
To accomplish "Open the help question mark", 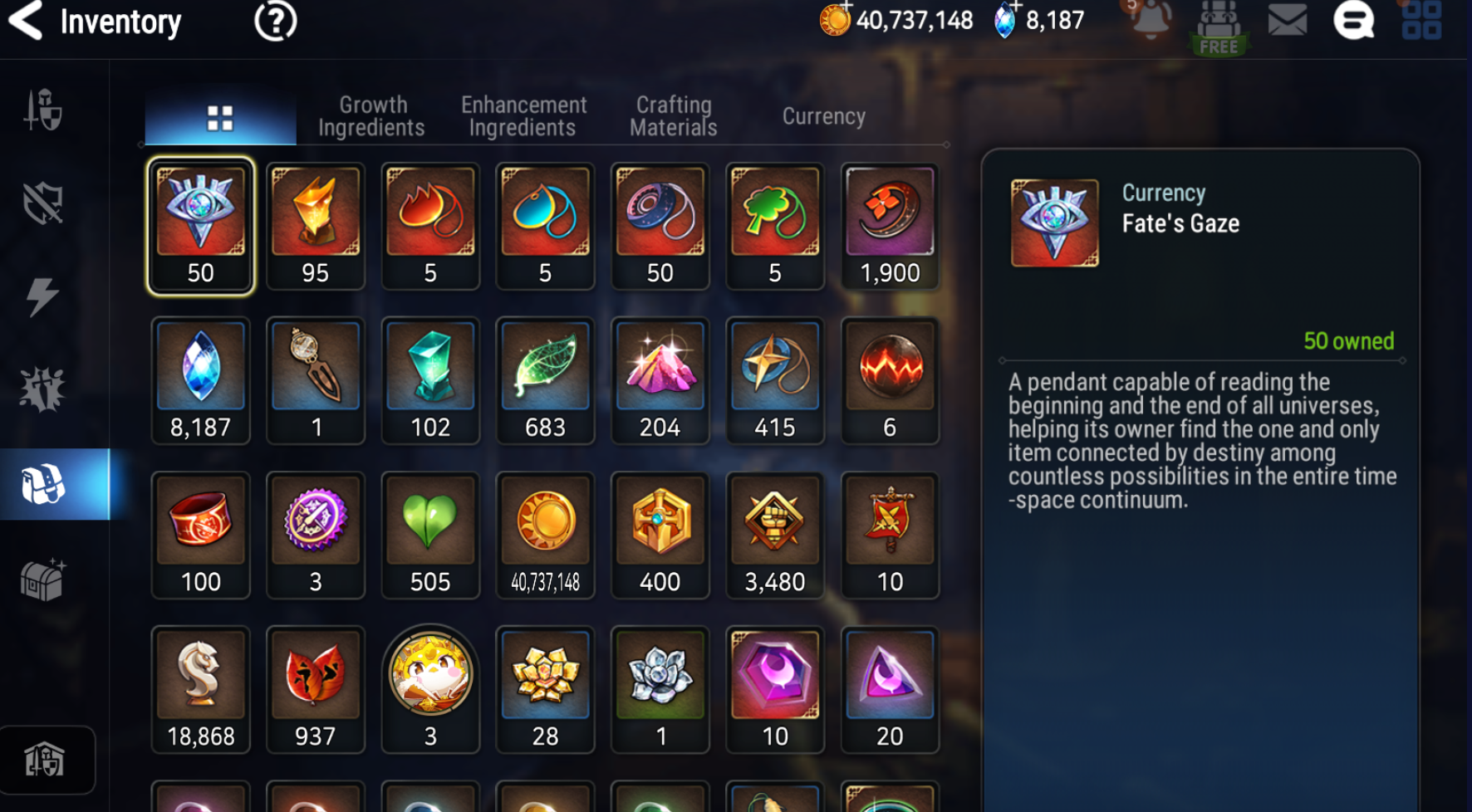I will tap(275, 21).
